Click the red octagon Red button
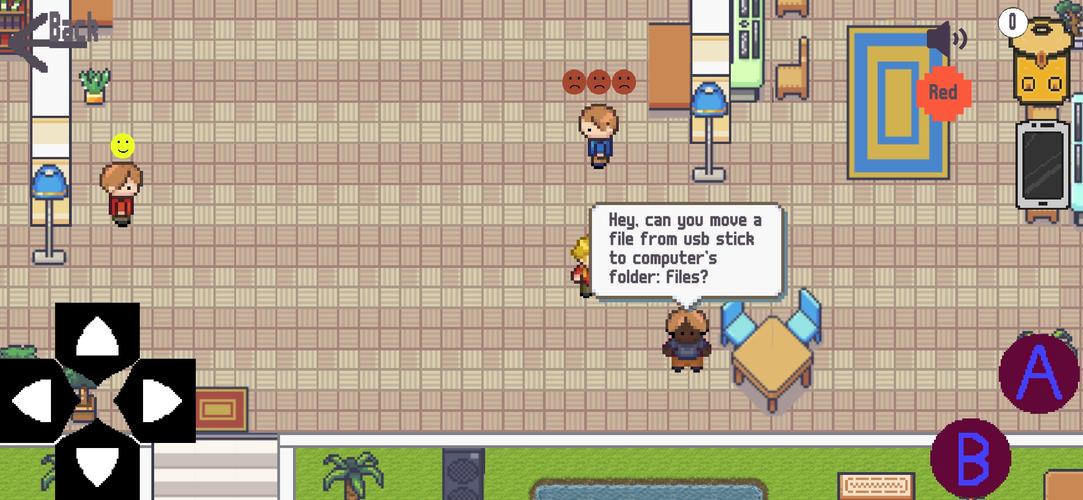This screenshot has height=500, width=1083. pos(943,93)
